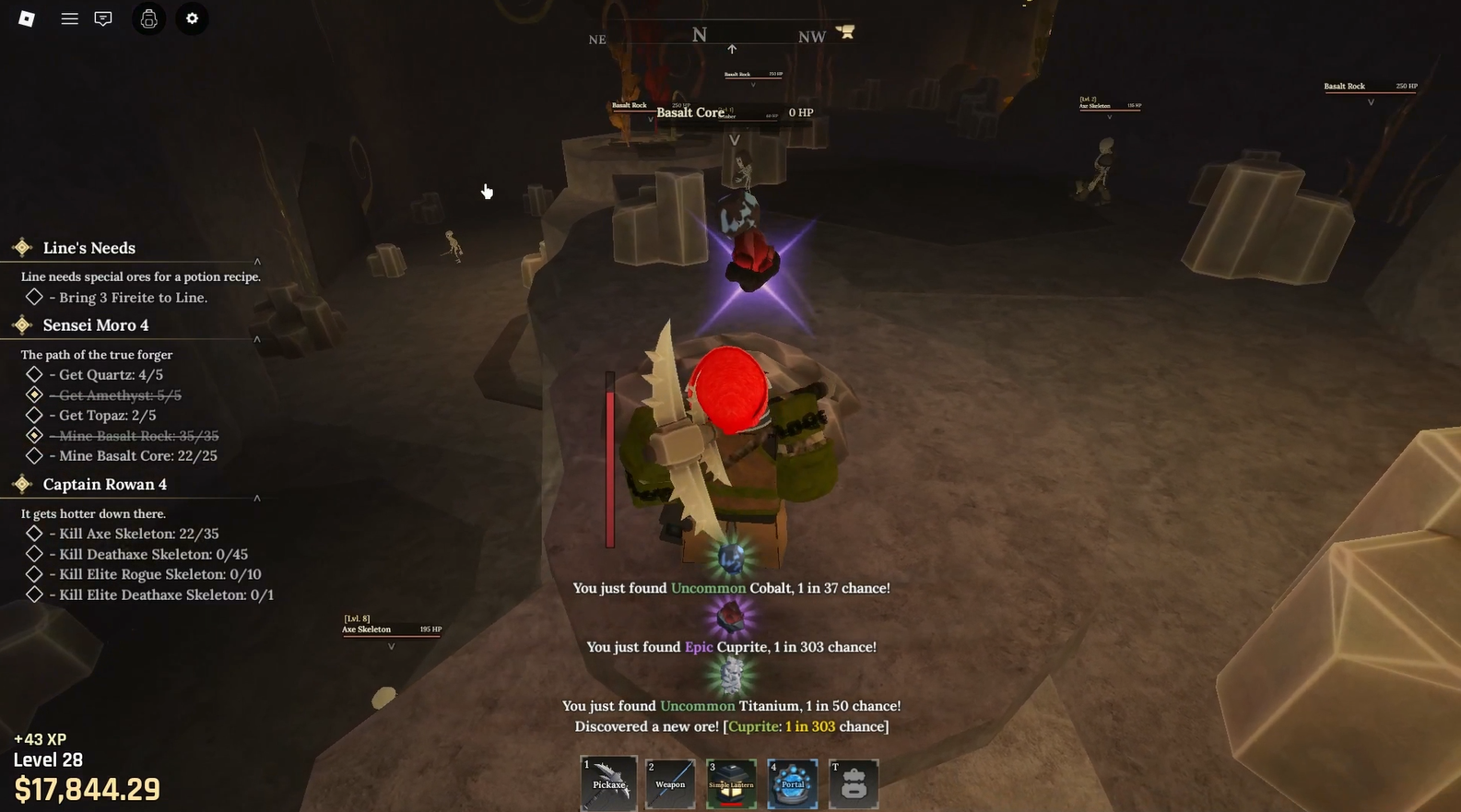Select the Simple Lantern in slot 3
1461x812 pixels.
pyautogui.click(x=731, y=783)
